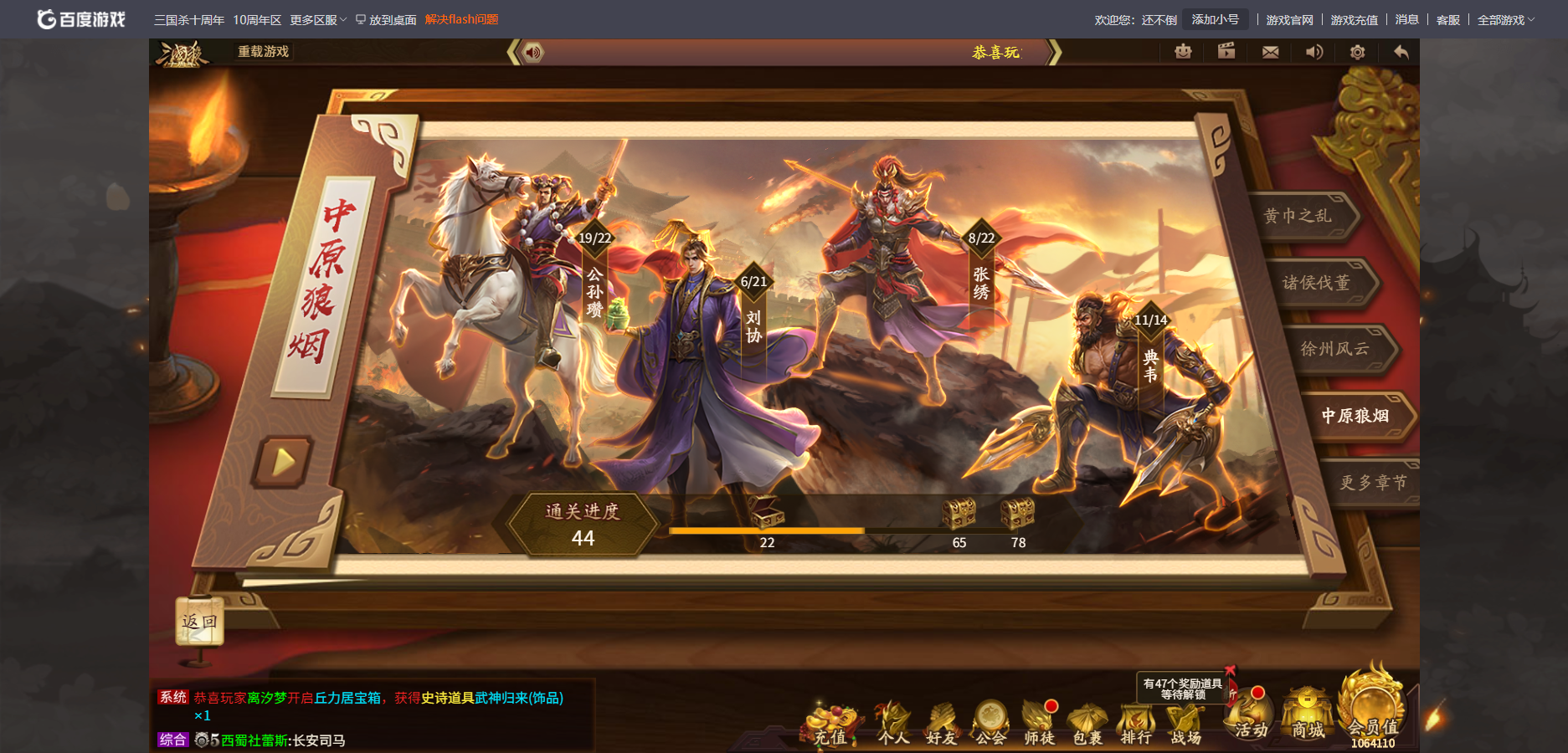Image resolution: width=1568 pixels, height=753 pixels.
Task: Open game settings via gear icon
Action: click(x=1357, y=52)
